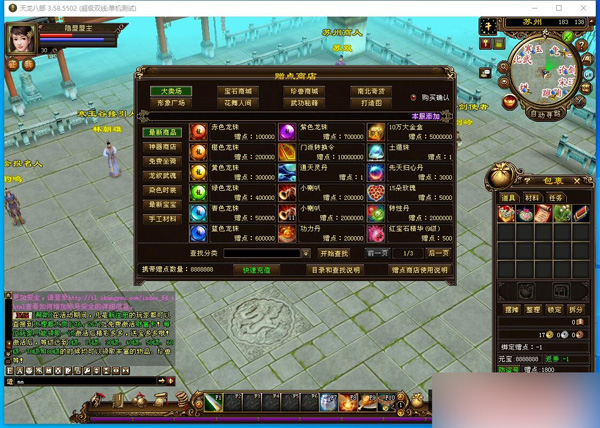Open the 赠点商店使用说明 shop instructions
The height and width of the screenshot is (428, 600).
coord(419,270)
